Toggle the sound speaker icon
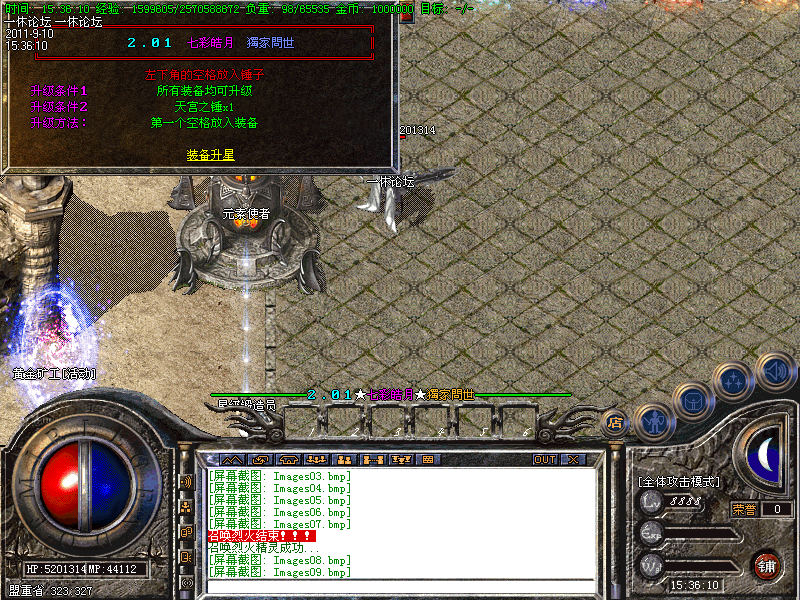800x600 pixels. coord(775,370)
